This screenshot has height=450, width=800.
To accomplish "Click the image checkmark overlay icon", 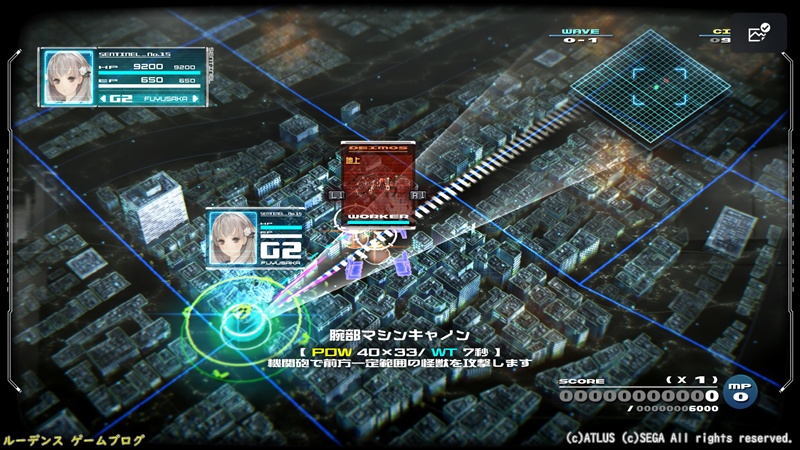I will (x=757, y=33).
